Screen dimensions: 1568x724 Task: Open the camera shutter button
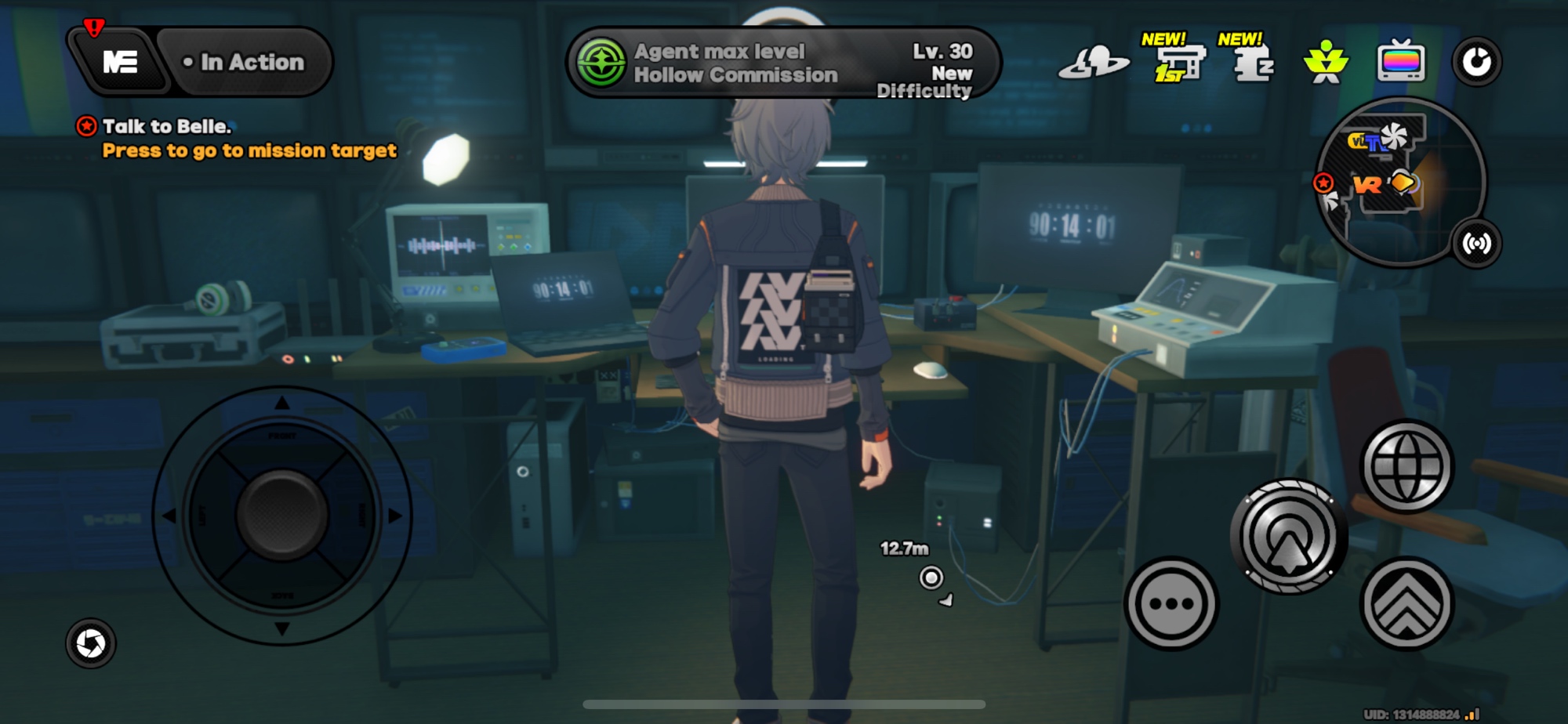click(91, 643)
